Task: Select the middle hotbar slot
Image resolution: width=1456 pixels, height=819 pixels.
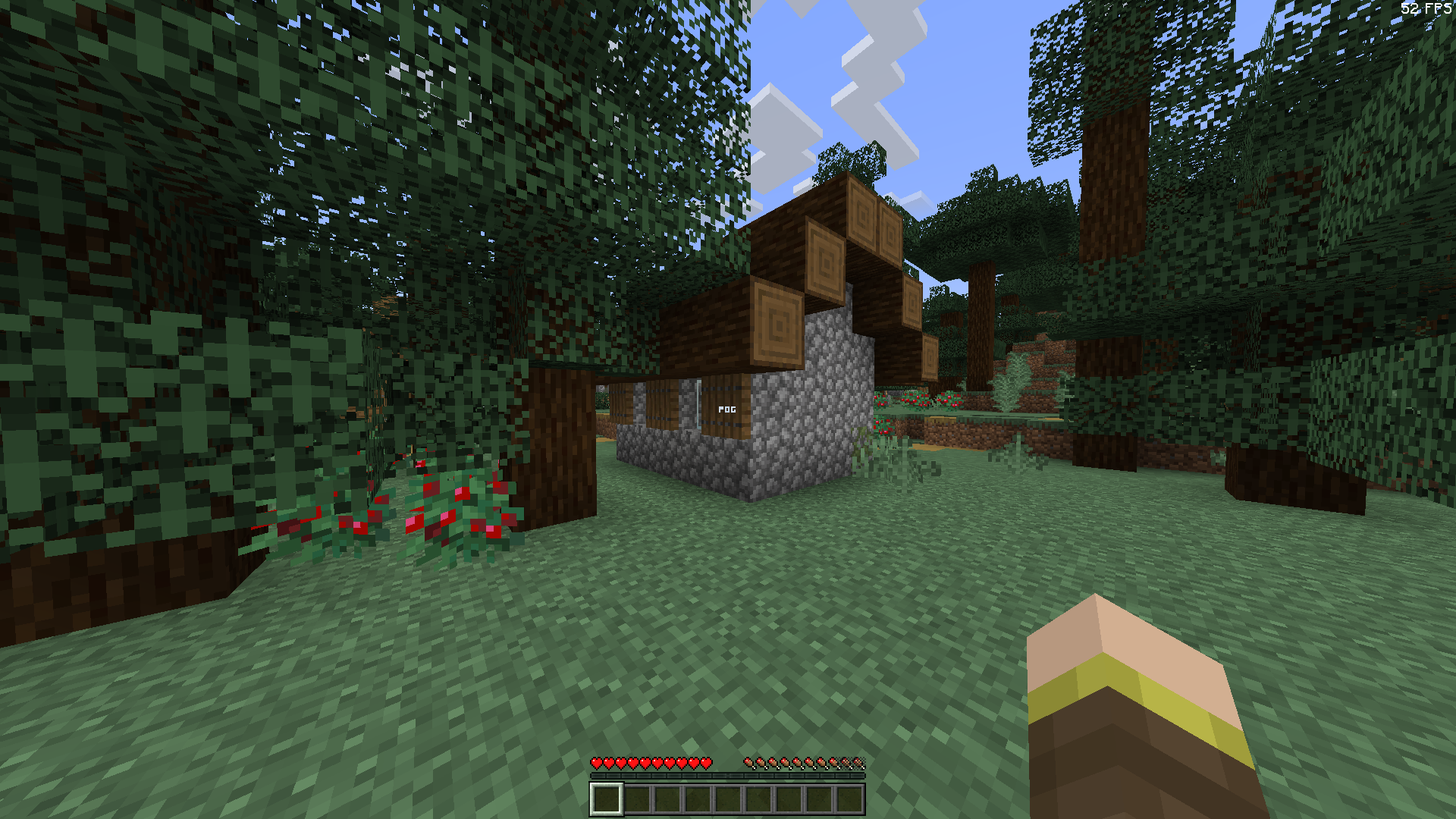Action: pos(726,797)
